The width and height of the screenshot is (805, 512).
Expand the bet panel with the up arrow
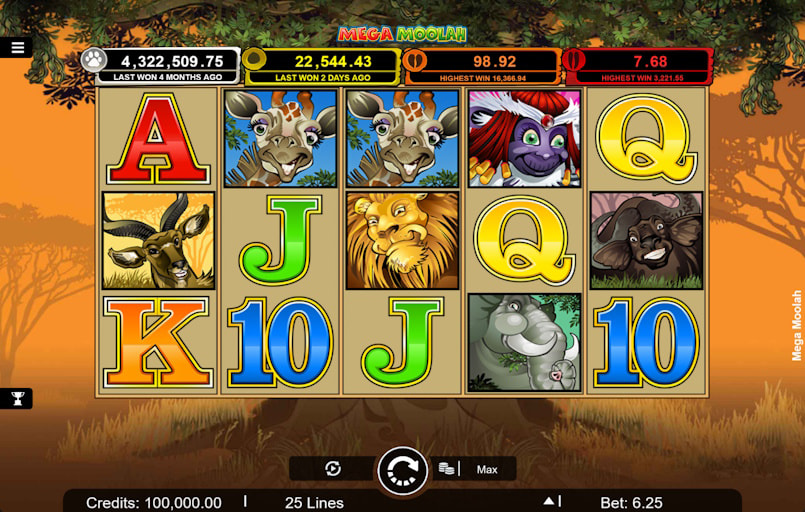(548, 502)
